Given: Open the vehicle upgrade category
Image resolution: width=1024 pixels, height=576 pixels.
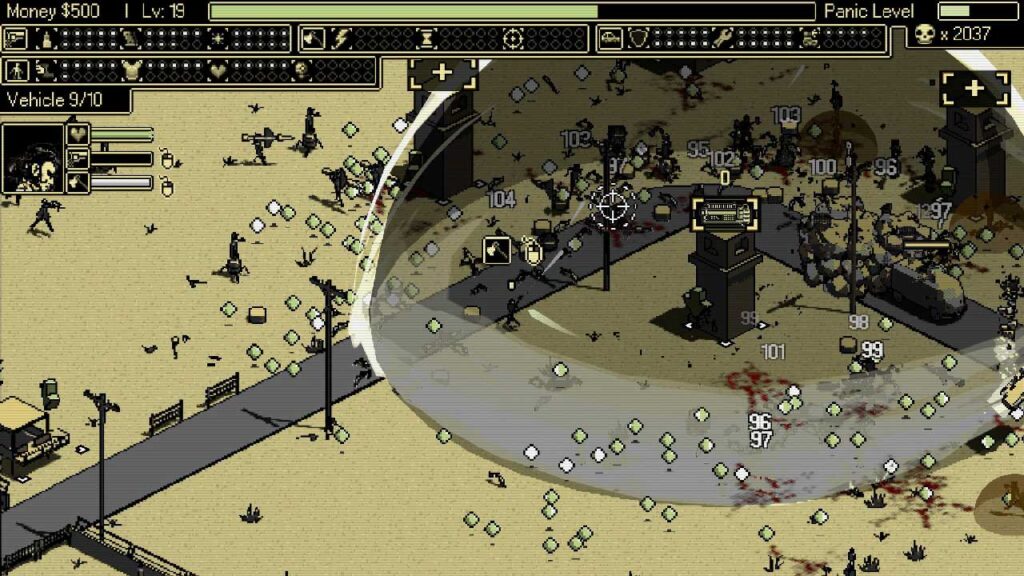Looking at the screenshot, I should pyautogui.click(x=610, y=39).
